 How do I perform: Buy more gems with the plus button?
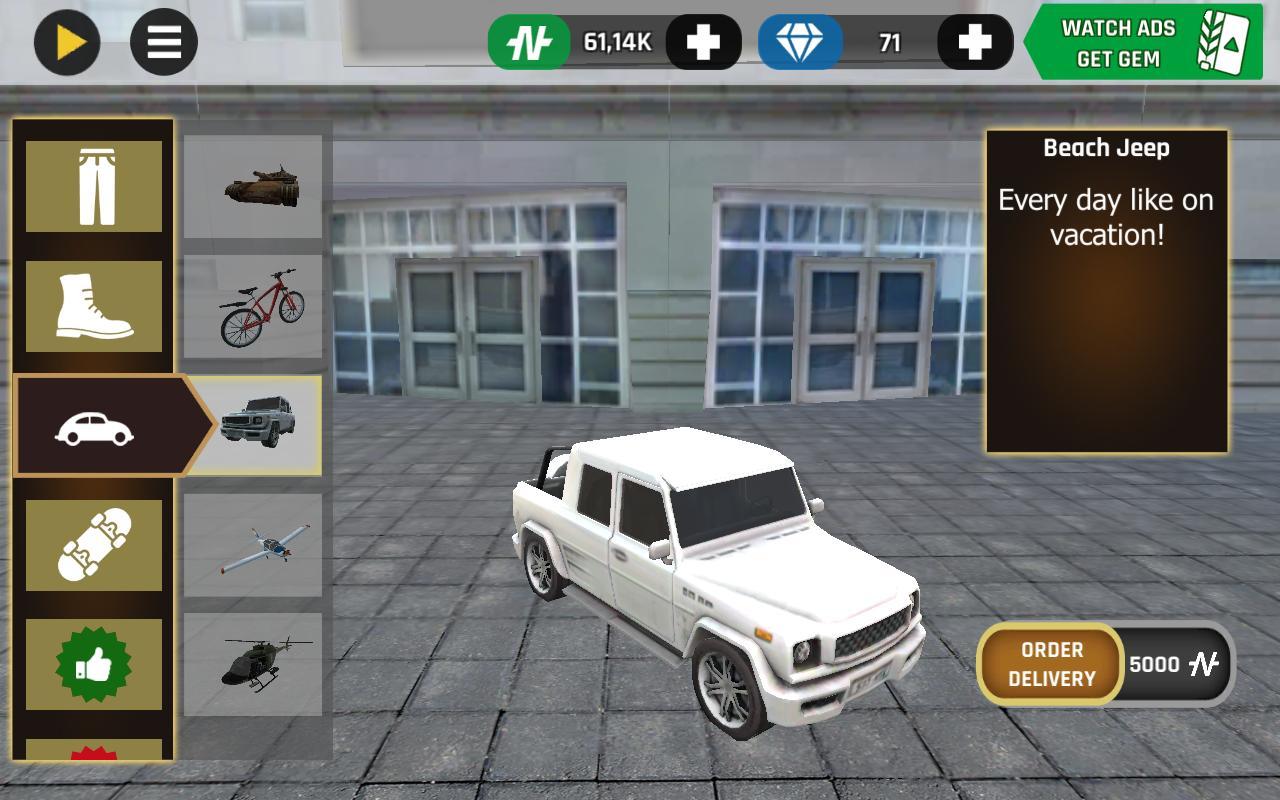pos(974,42)
